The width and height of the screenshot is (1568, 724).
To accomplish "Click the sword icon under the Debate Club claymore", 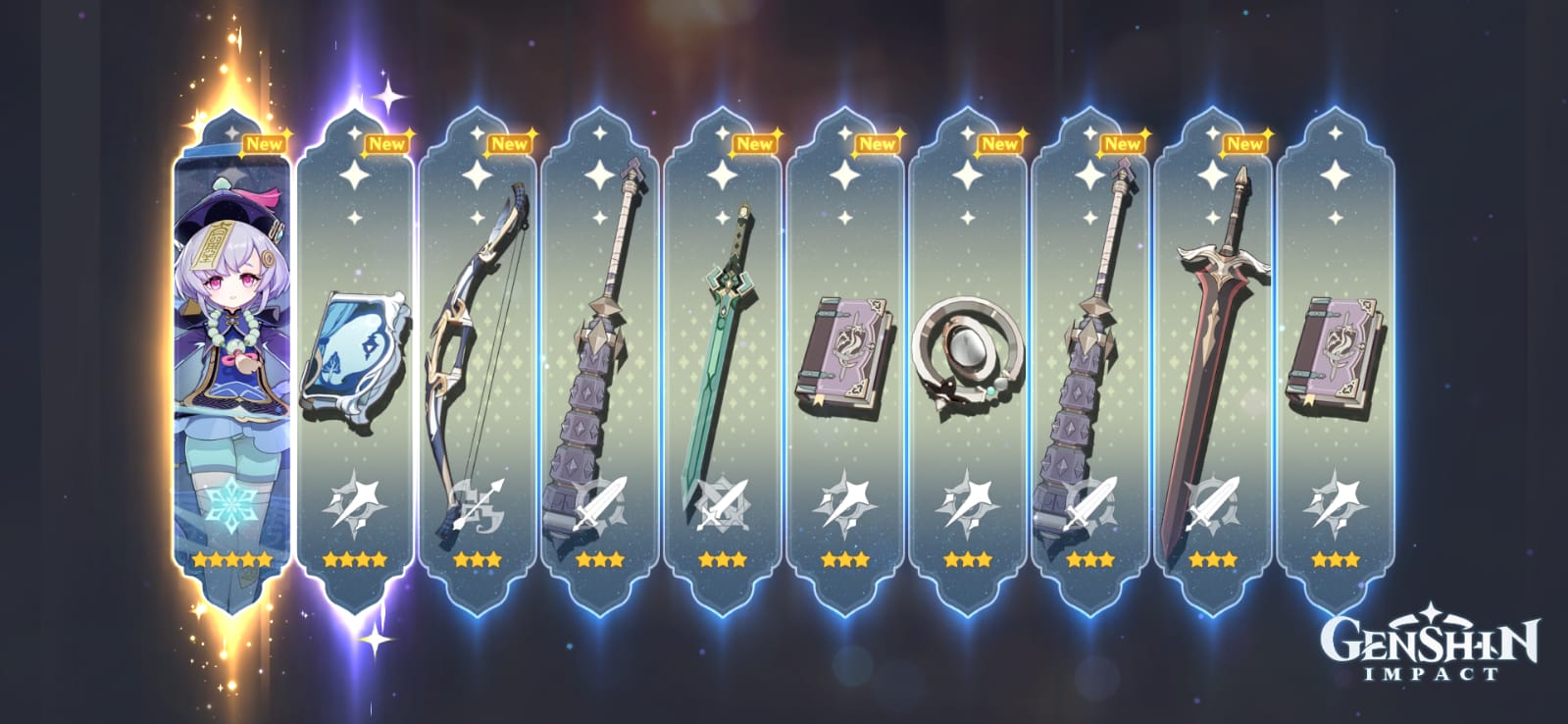I will point(602,500).
